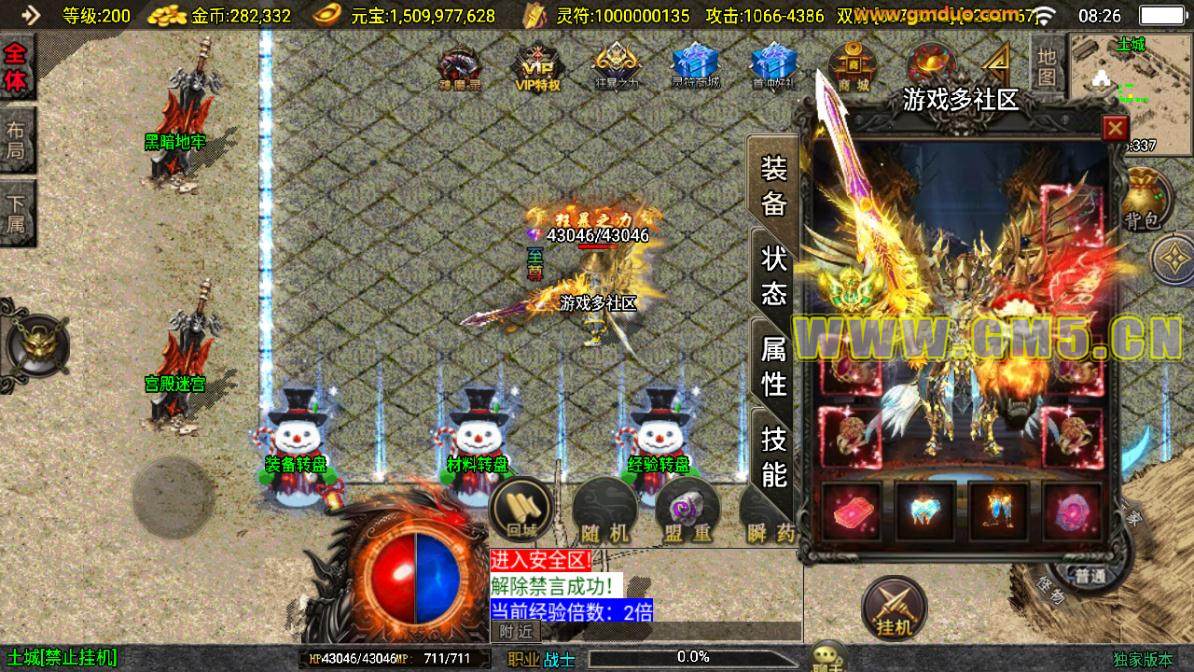
Task: Choose the 下属 subordinates tab
Action: click(17, 211)
